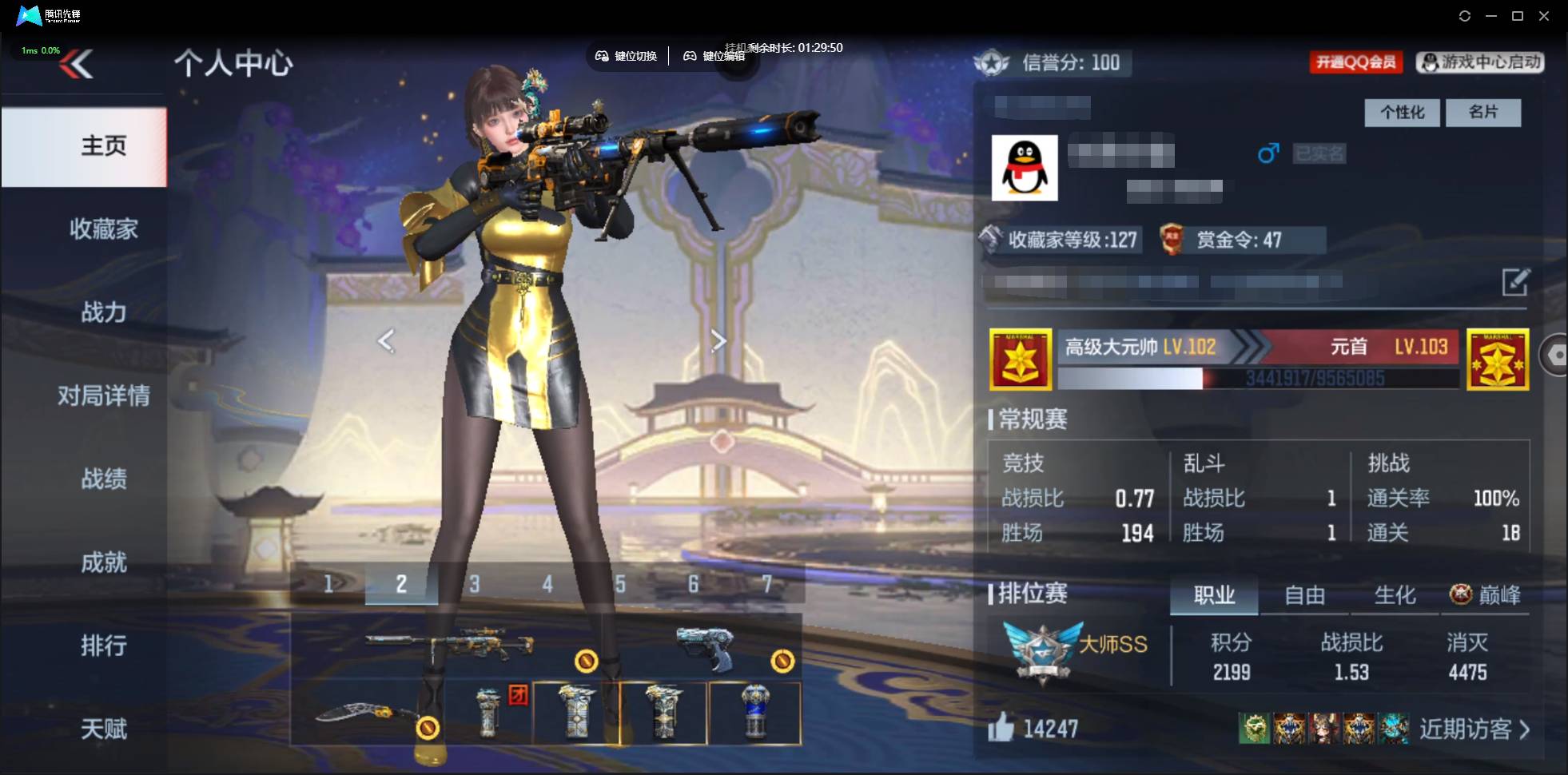The height and width of the screenshot is (775, 1568).
Task: Click the signature edit pencil icon
Action: 1516,283
